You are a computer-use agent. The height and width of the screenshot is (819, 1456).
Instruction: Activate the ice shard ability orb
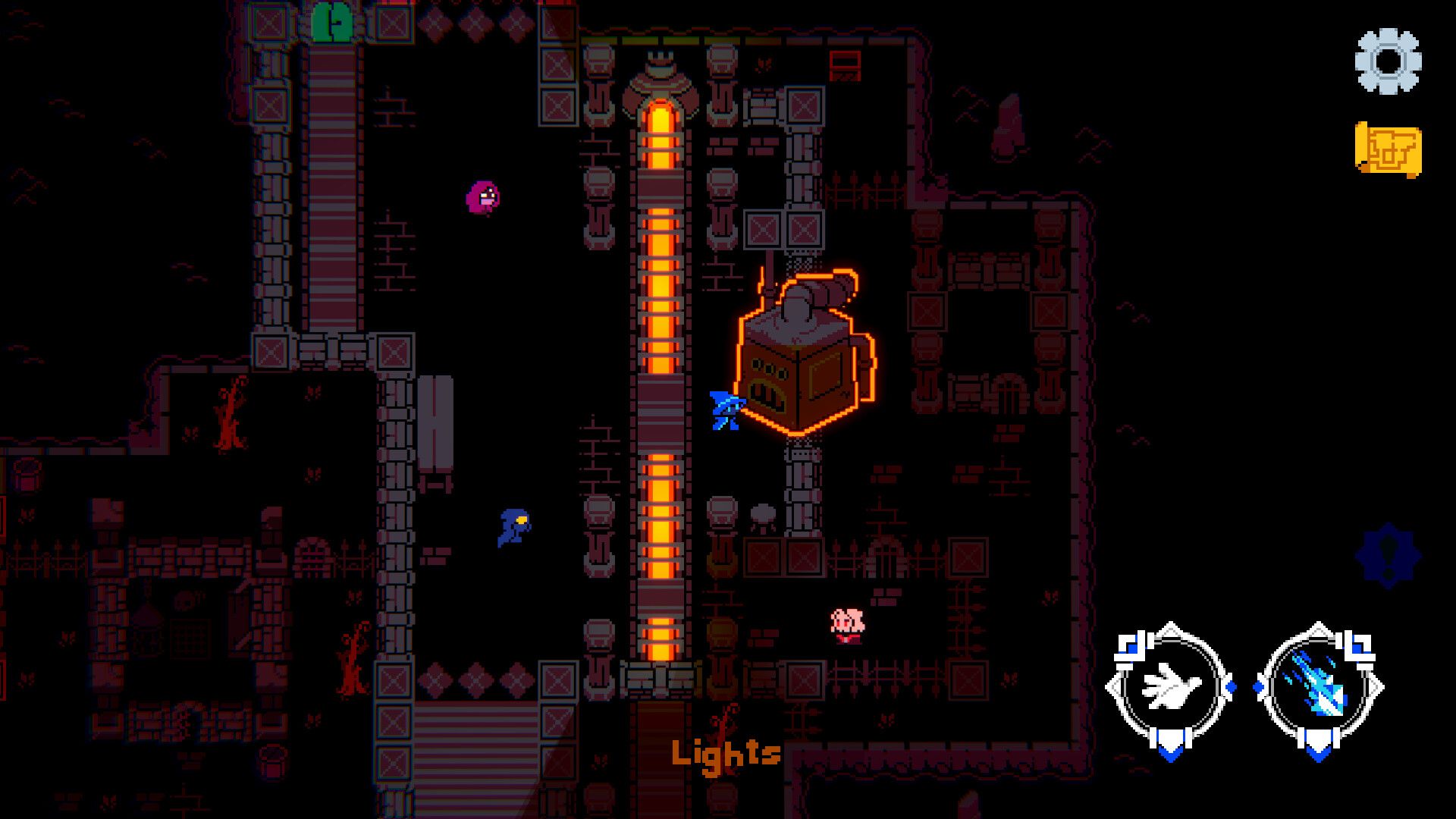click(x=1321, y=688)
